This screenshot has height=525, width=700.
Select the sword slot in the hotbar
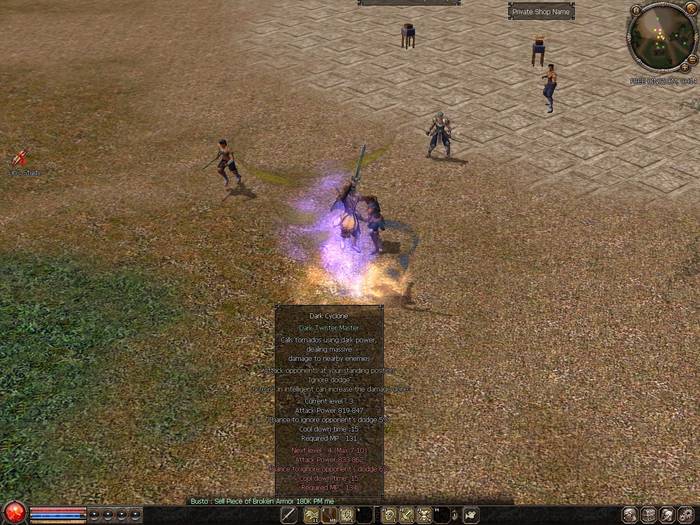click(x=289, y=515)
